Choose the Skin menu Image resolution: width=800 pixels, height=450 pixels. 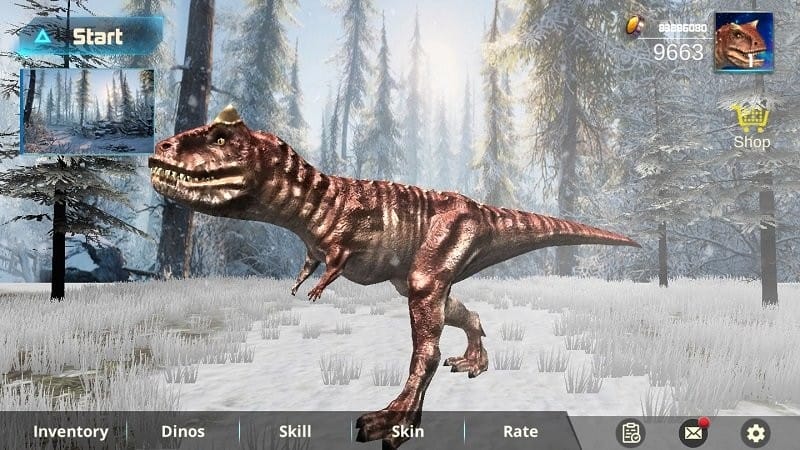(x=407, y=432)
